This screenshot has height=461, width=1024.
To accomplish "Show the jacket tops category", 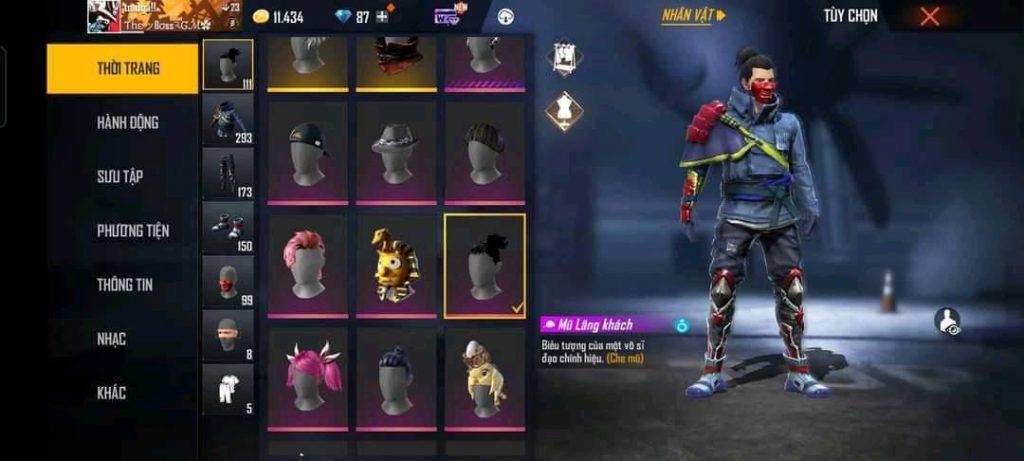I will coord(228,119).
